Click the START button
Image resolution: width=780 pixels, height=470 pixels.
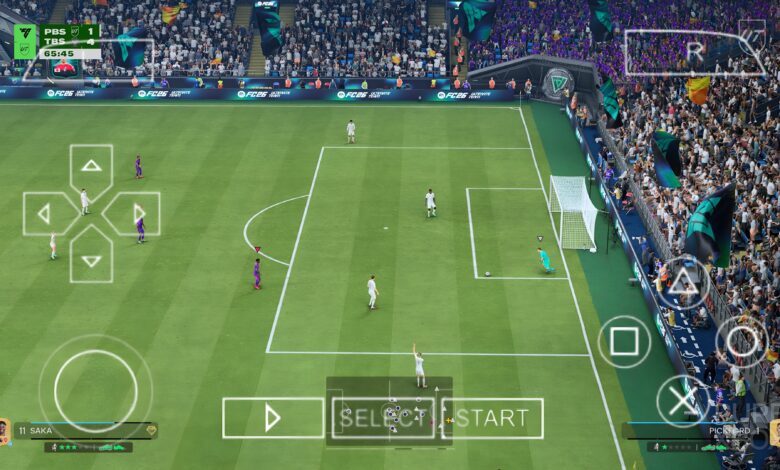point(493,418)
